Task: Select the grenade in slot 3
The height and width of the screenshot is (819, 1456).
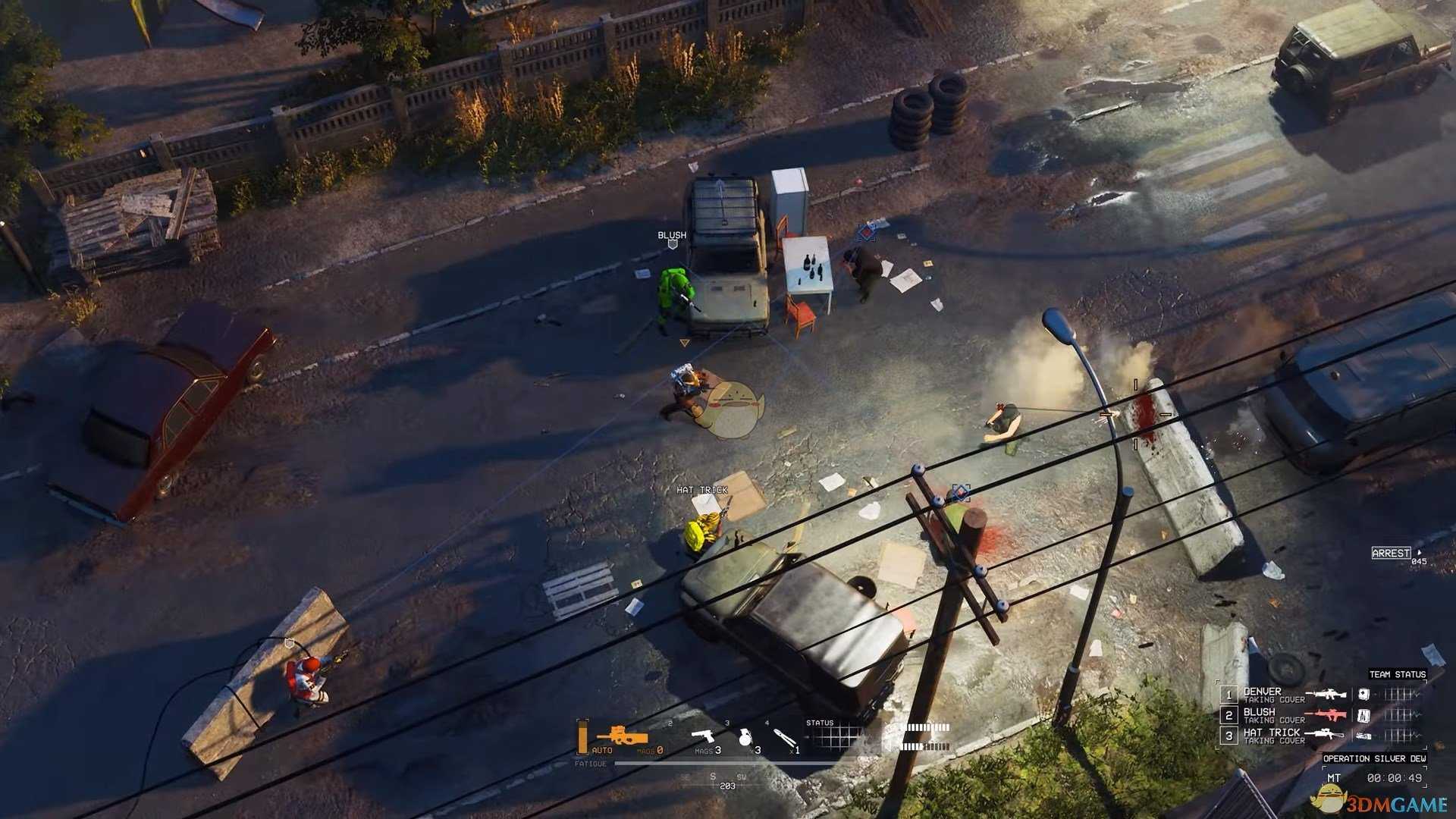Action: pyautogui.click(x=746, y=738)
